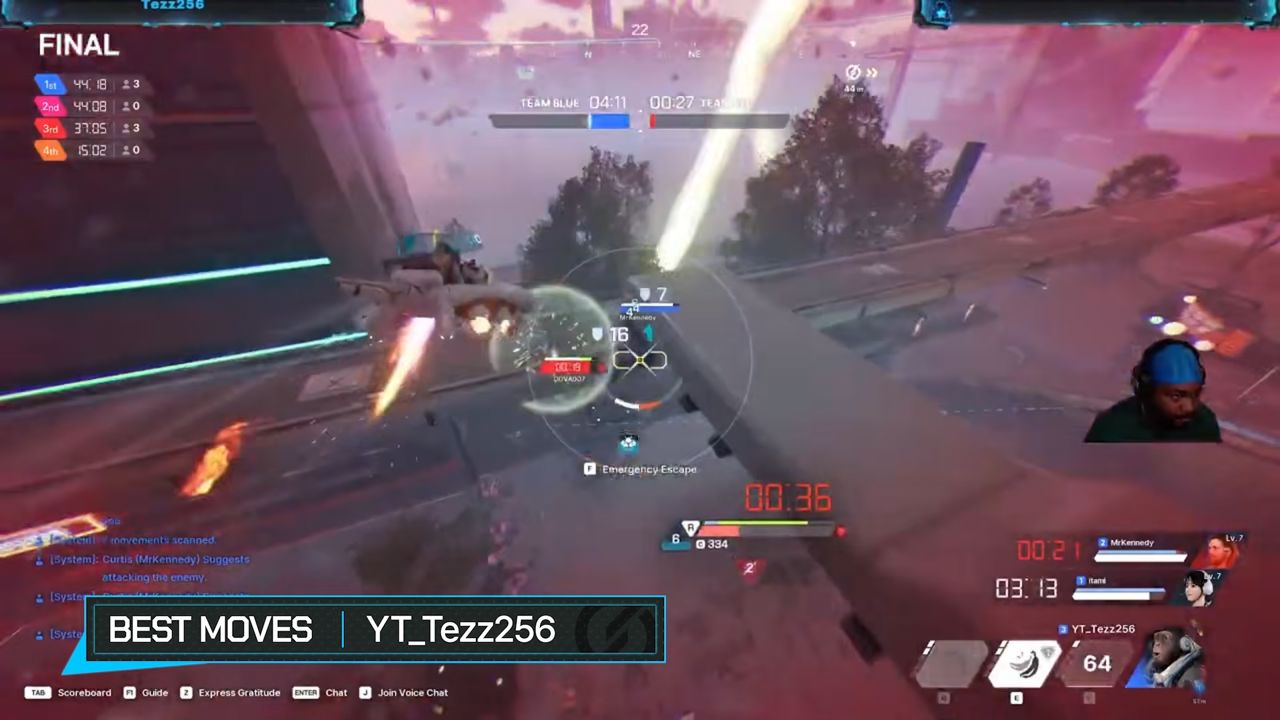Select teammate itami's portrait

1198,588
